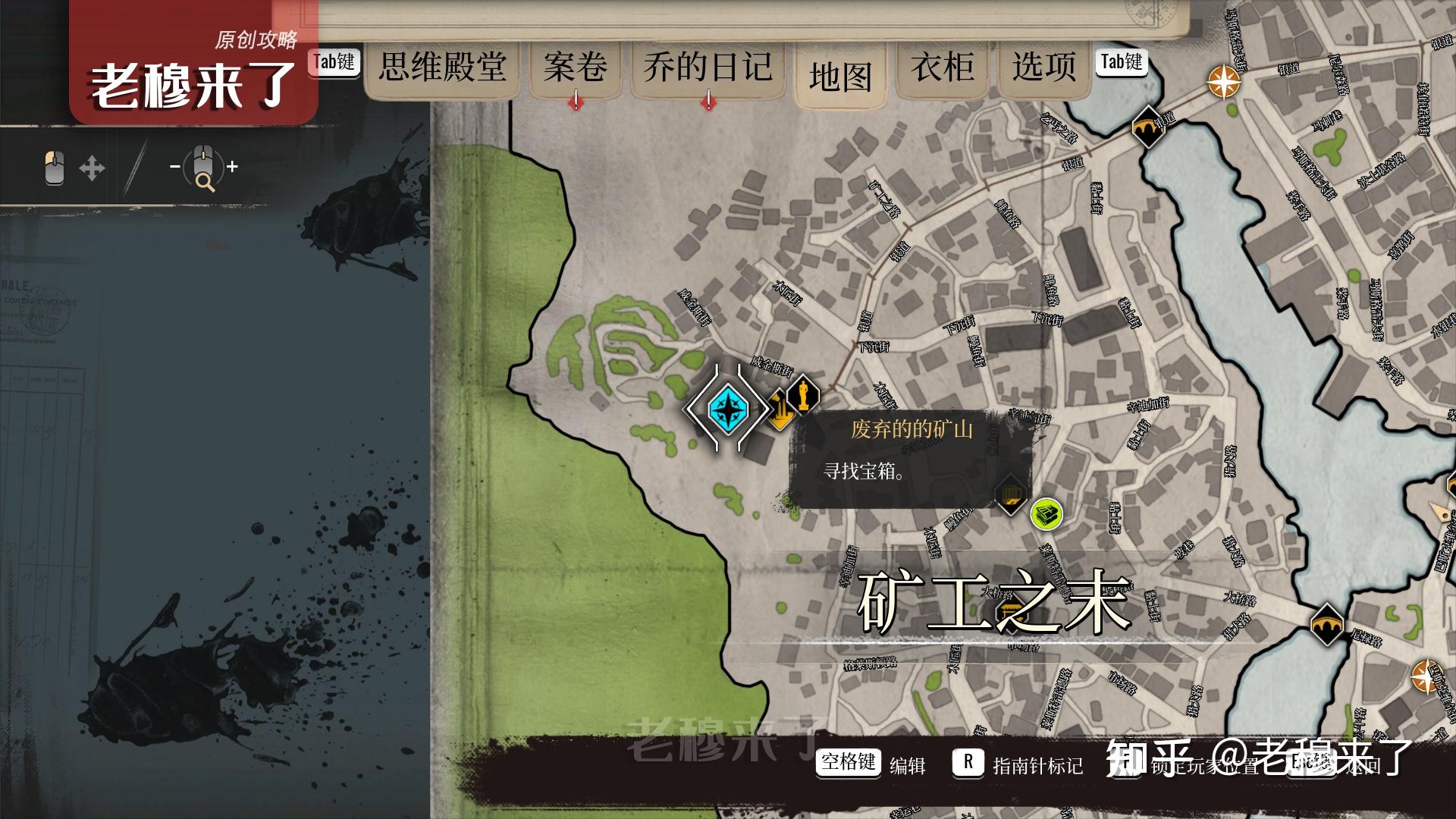Click the 编辑 button
The height and width of the screenshot is (819, 1456).
tap(907, 766)
